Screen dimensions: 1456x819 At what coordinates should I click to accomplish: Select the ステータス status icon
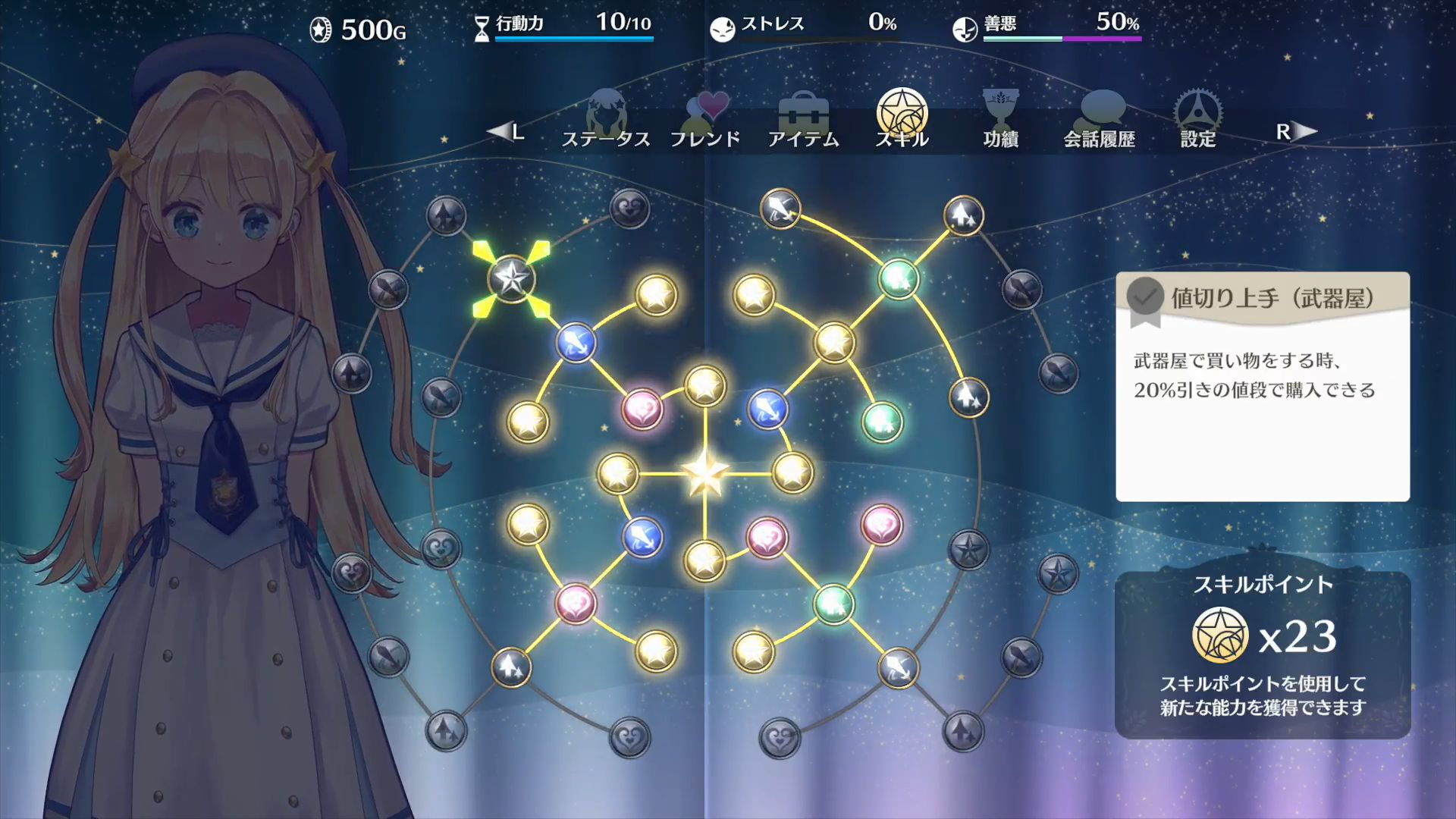pyautogui.click(x=605, y=112)
